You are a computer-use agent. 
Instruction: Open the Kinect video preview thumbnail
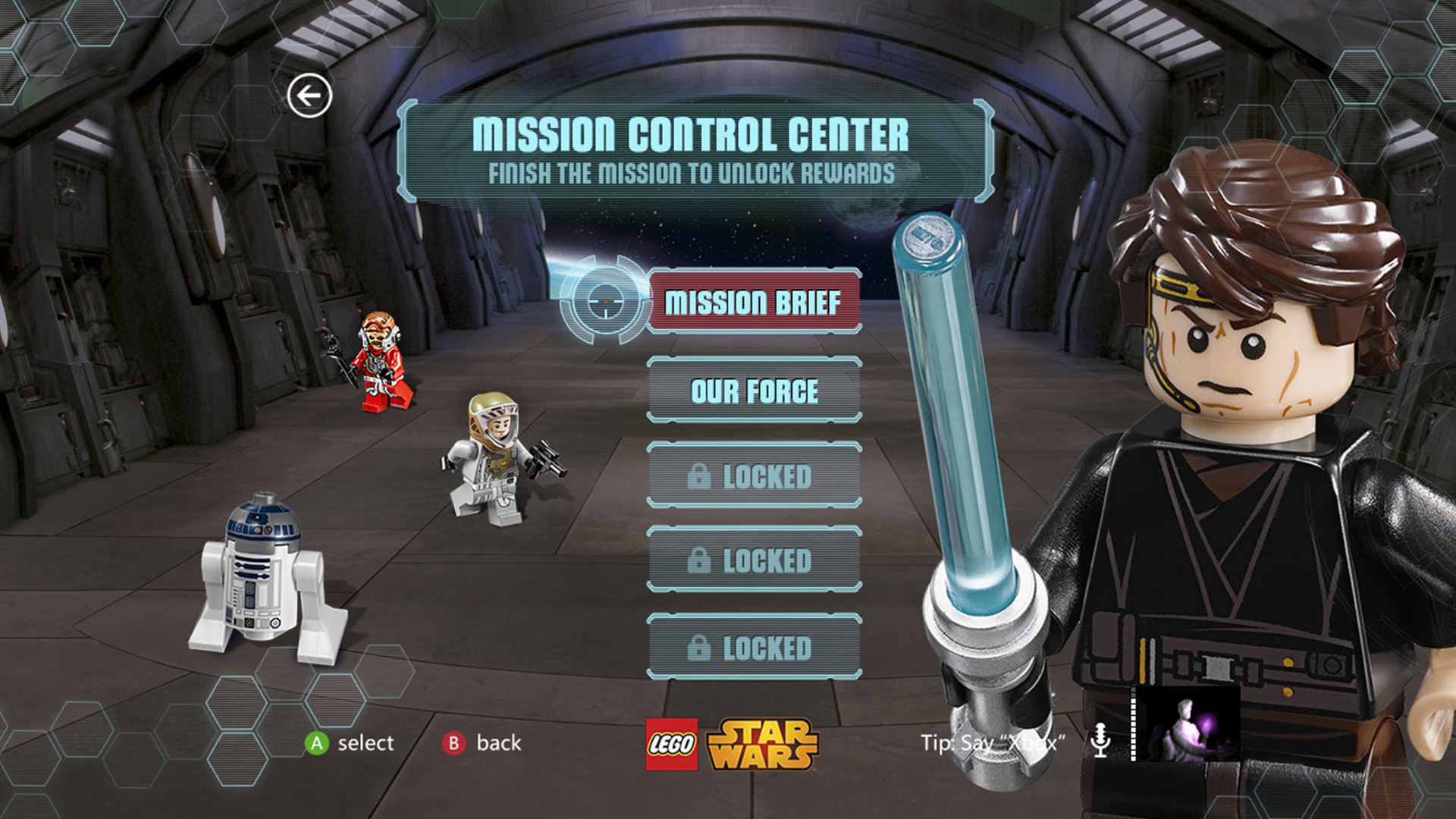1188,725
